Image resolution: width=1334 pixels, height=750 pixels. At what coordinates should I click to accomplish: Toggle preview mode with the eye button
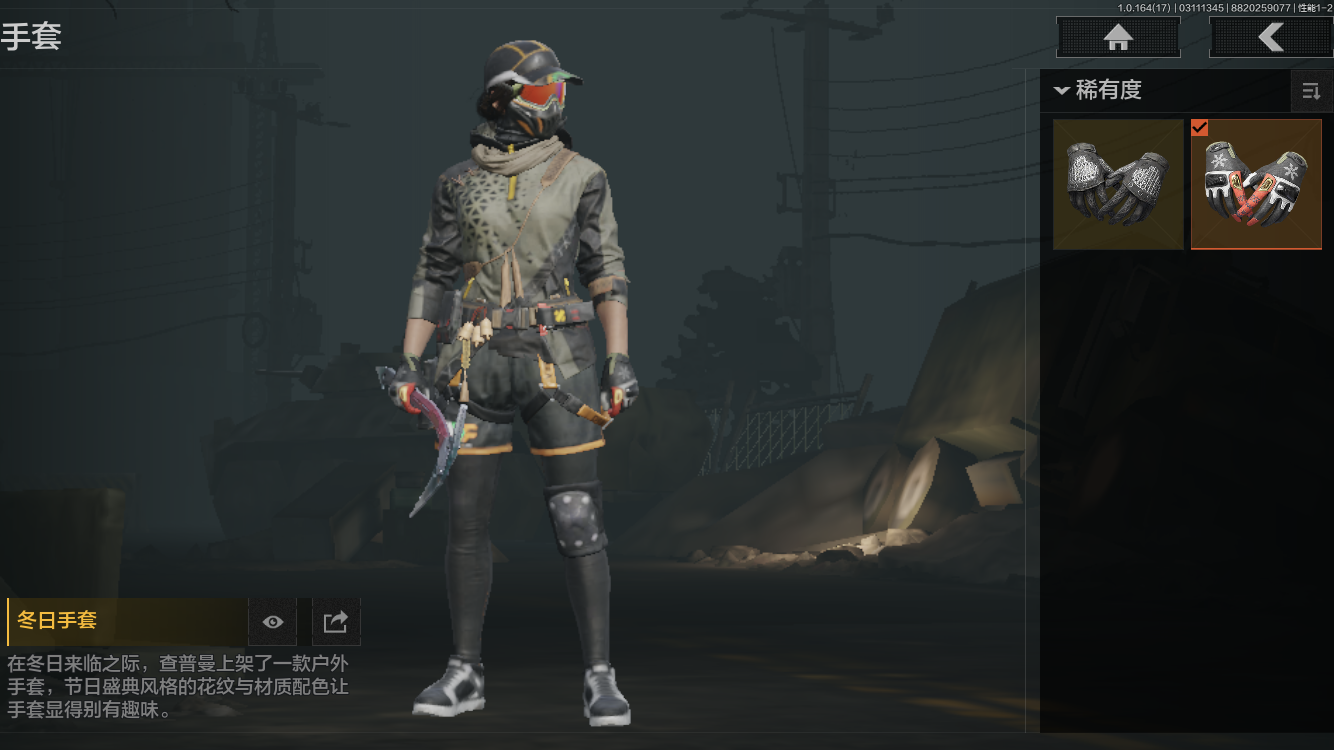click(x=272, y=621)
